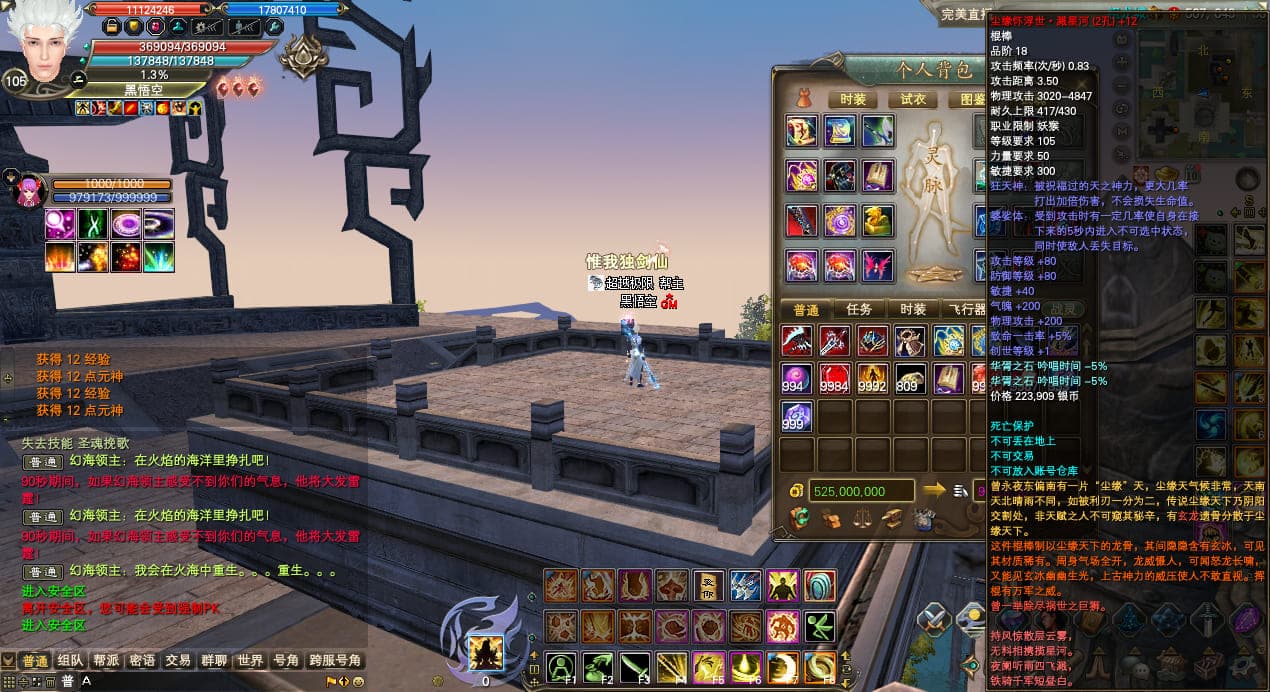Activate the green running figure skill
Image resolution: width=1270 pixels, height=692 pixels.
[x=821, y=627]
